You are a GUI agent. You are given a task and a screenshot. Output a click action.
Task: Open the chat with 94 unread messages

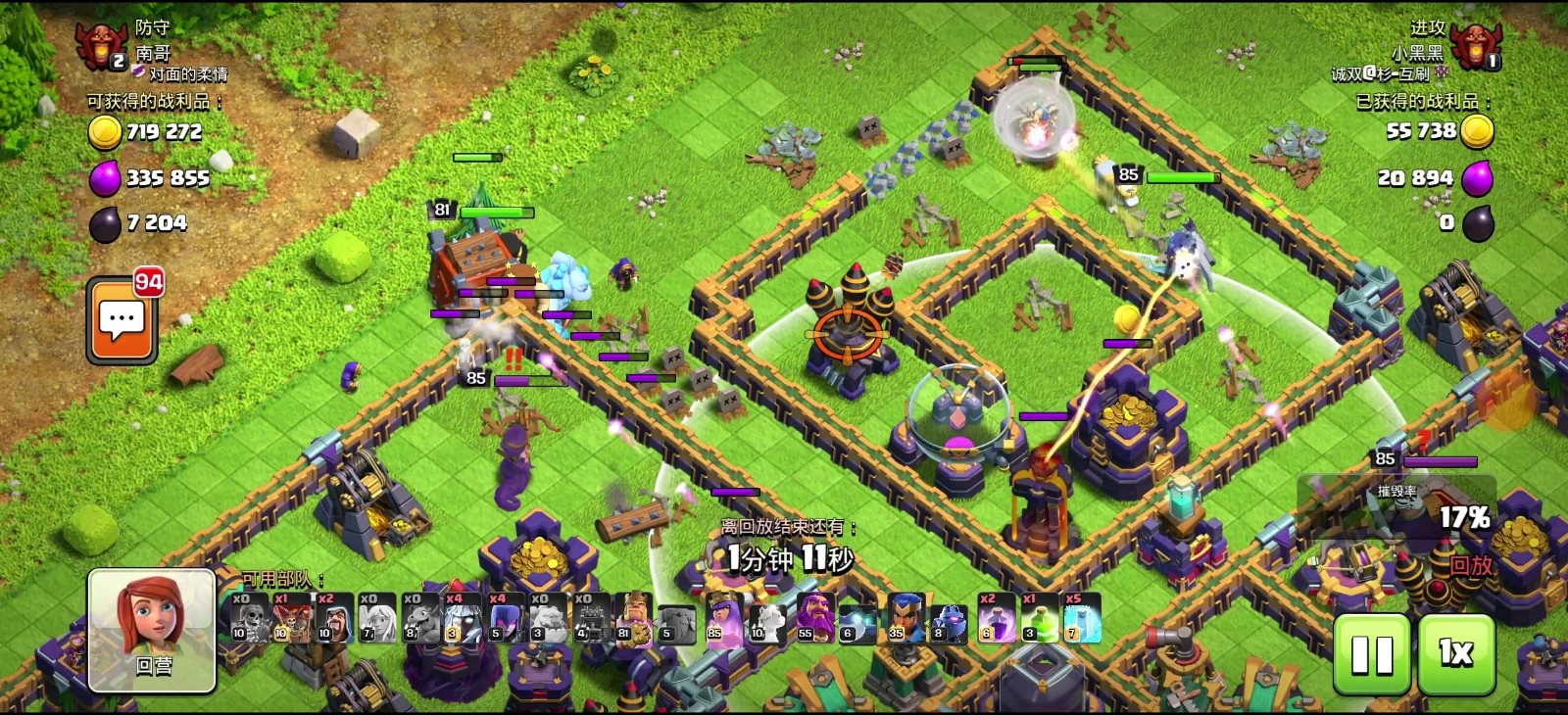[x=122, y=321]
